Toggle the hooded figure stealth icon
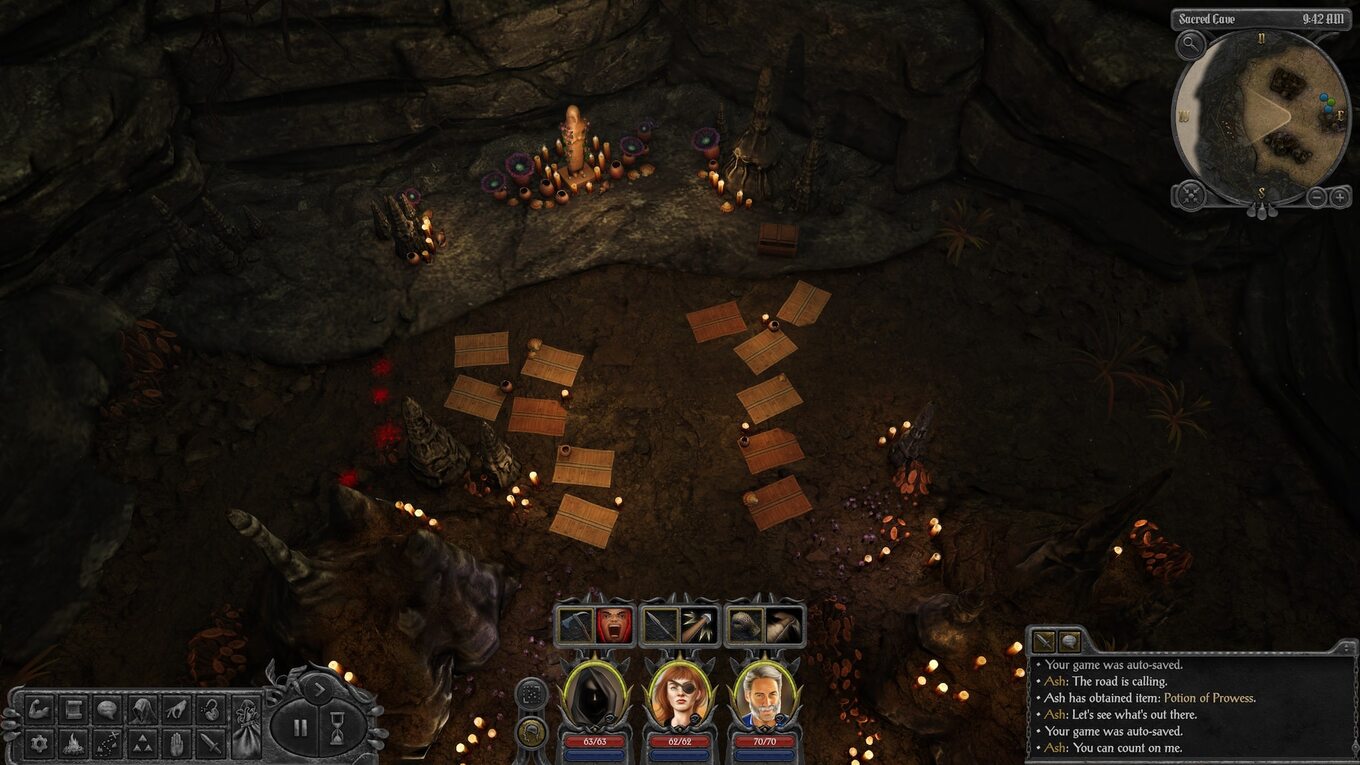Image resolution: width=1360 pixels, height=765 pixels. [141, 710]
